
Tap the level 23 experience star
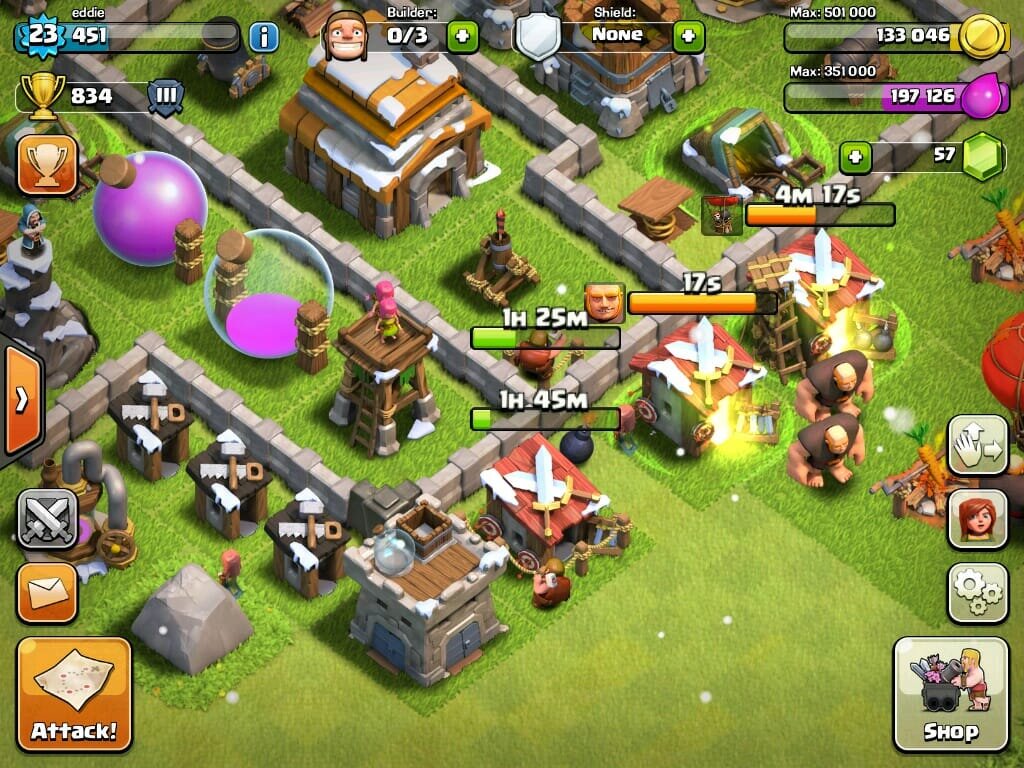[42, 36]
